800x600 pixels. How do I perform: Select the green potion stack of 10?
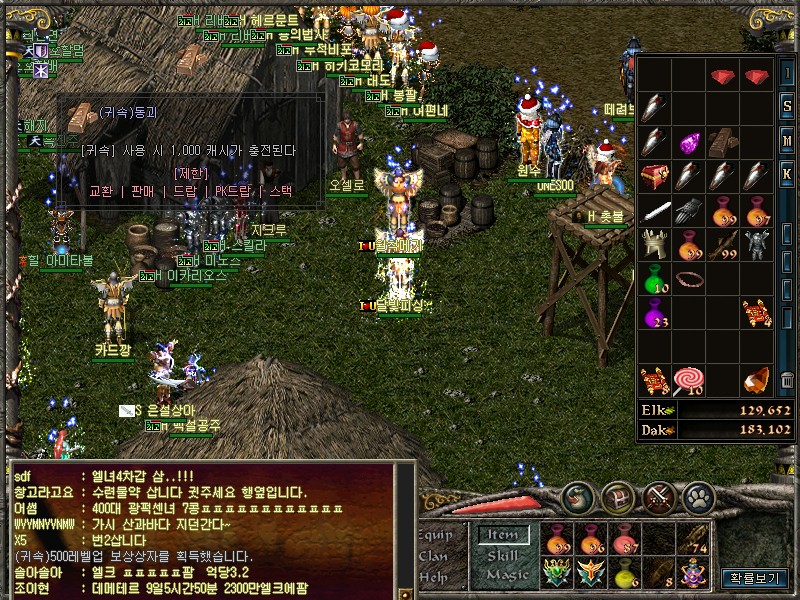655,279
